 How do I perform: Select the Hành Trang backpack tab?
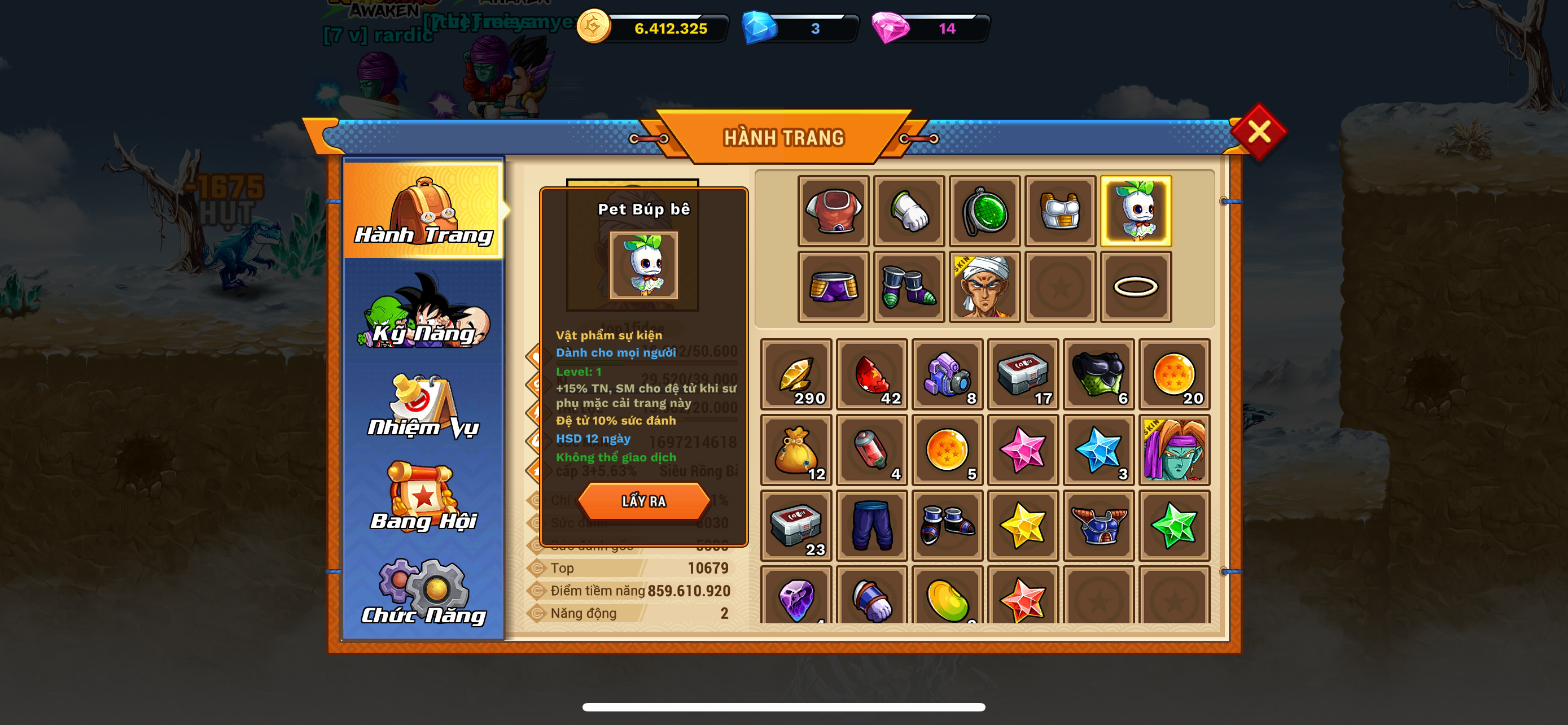tap(424, 211)
